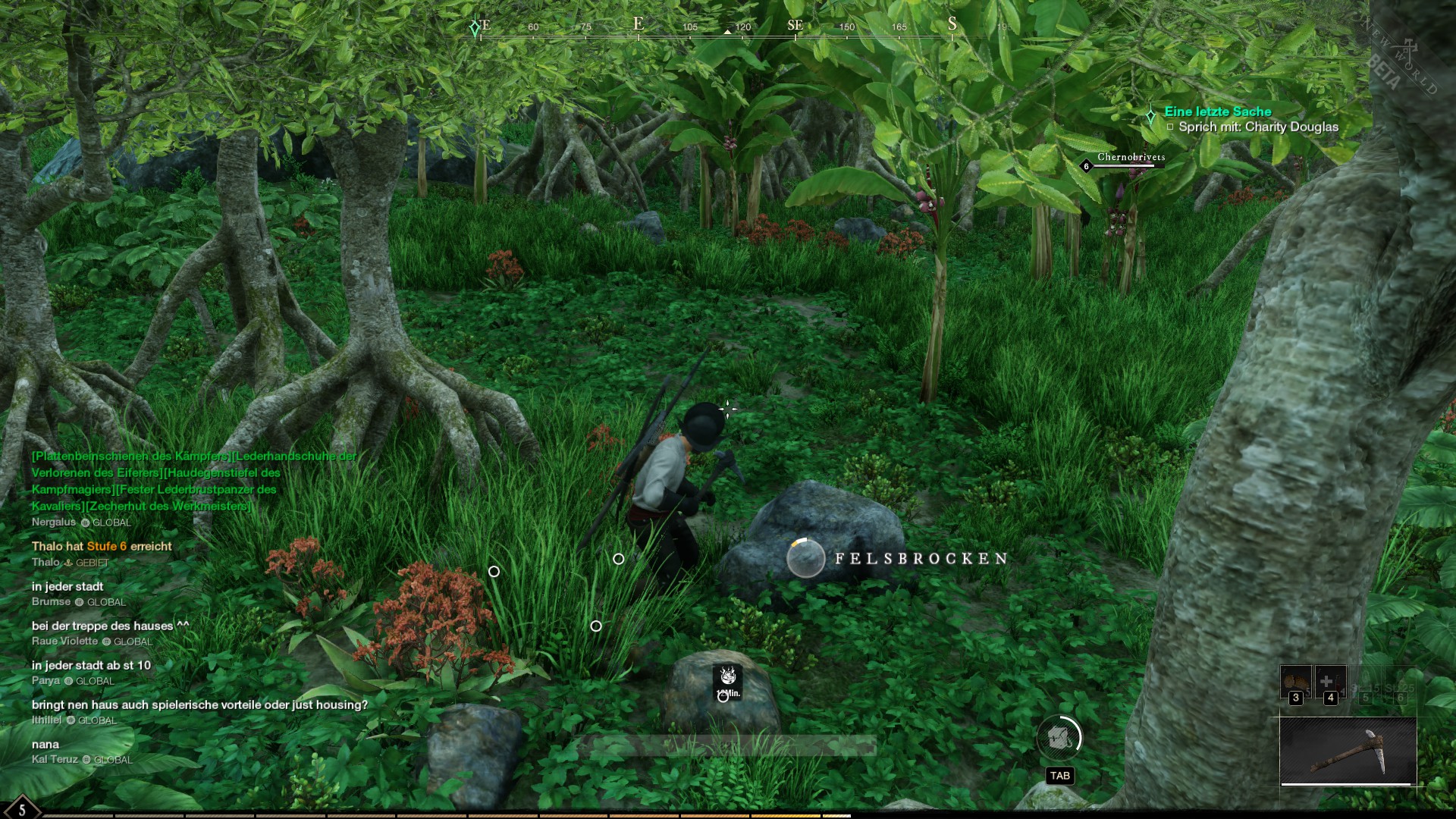The height and width of the screenshot is (819, 1456).
Task: Use the healing item in quick slot 4
Action: tap(1330, 682)
